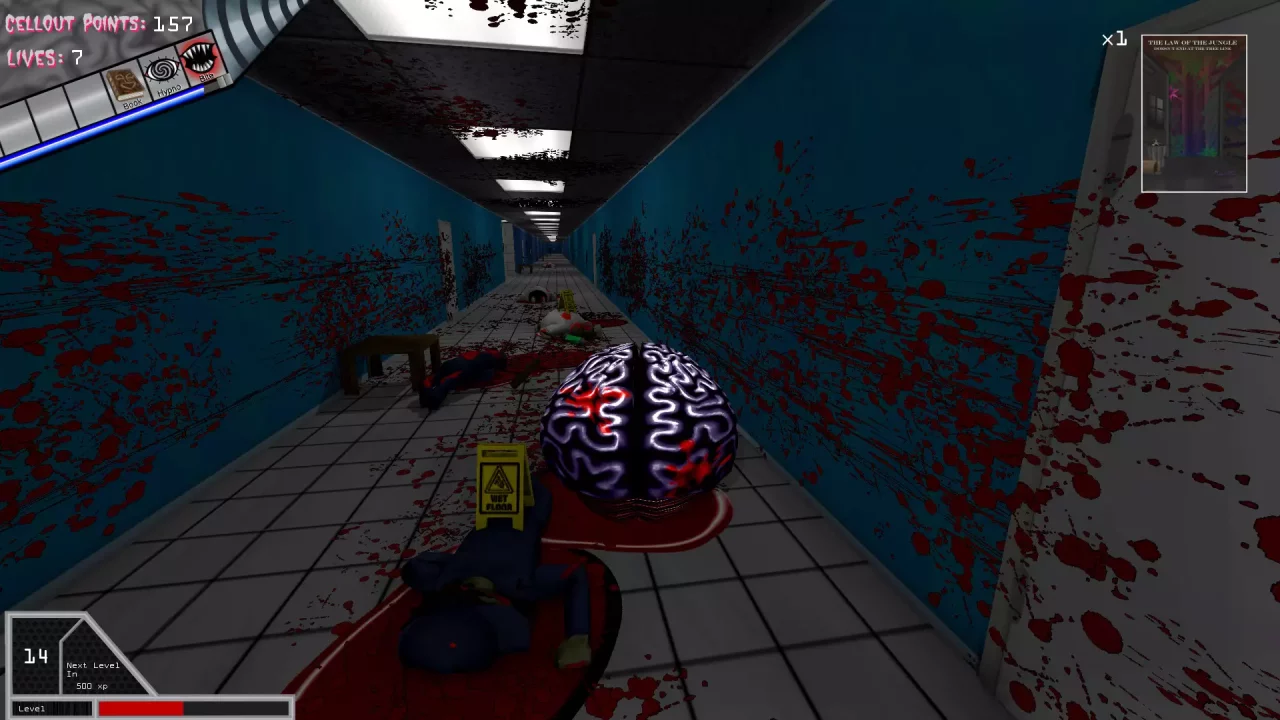Click the level 14 badge
This screenshot has width=1280, height=720.
35,657
